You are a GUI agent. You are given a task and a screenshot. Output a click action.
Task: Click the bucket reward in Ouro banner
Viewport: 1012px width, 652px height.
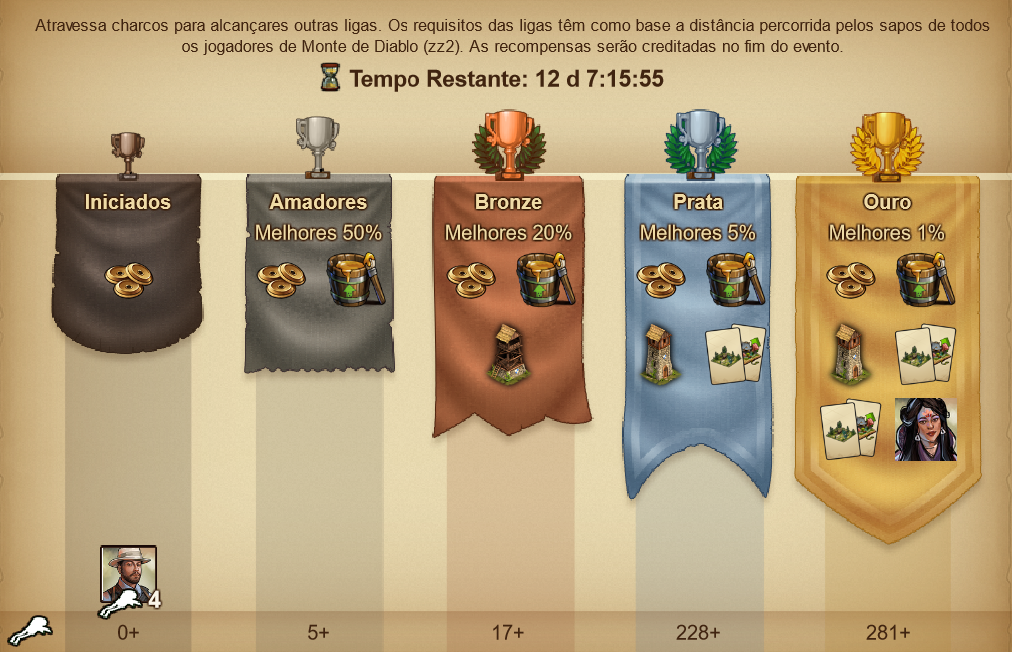(x=921, y=279)
